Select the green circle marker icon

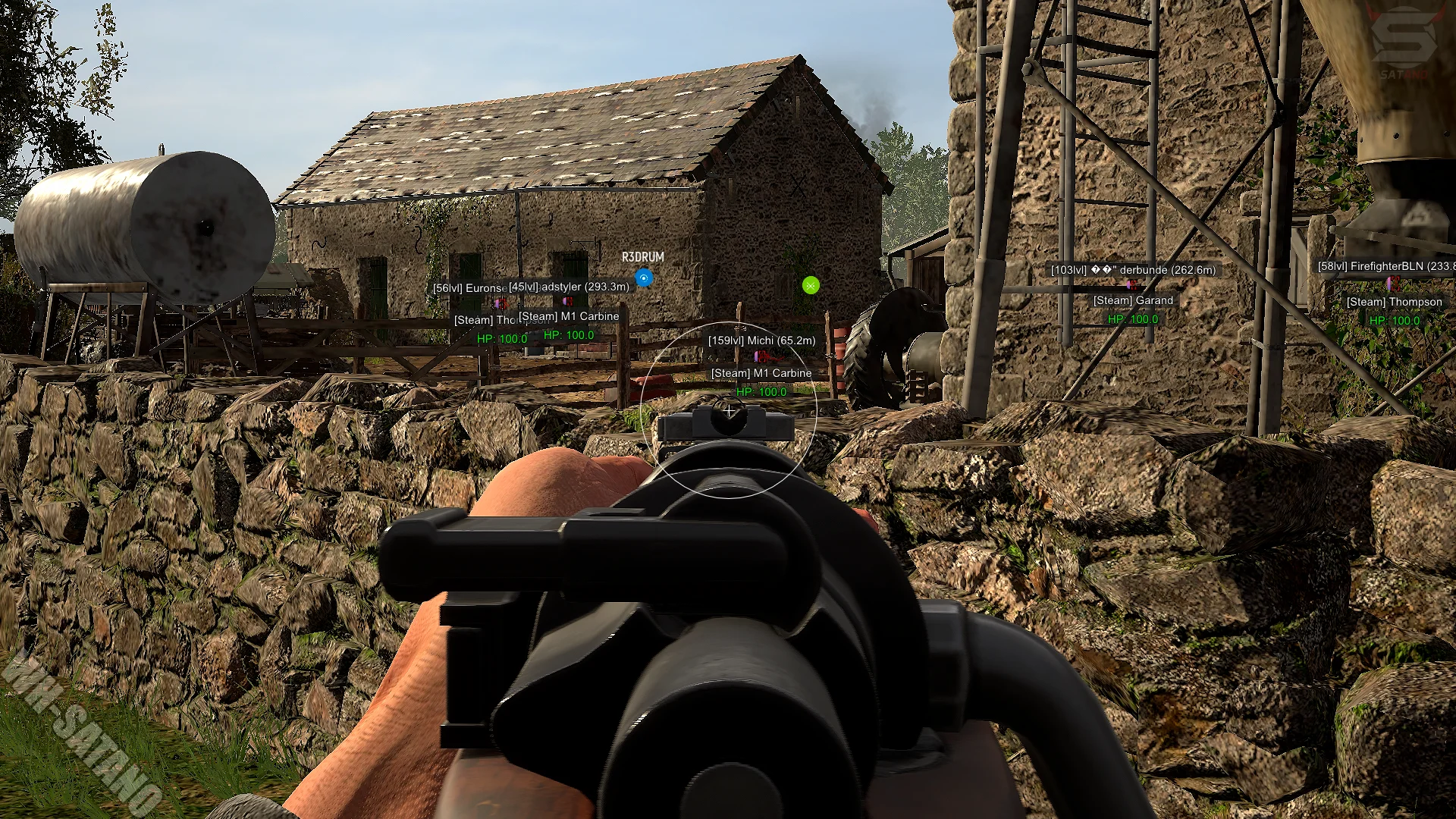811,285
